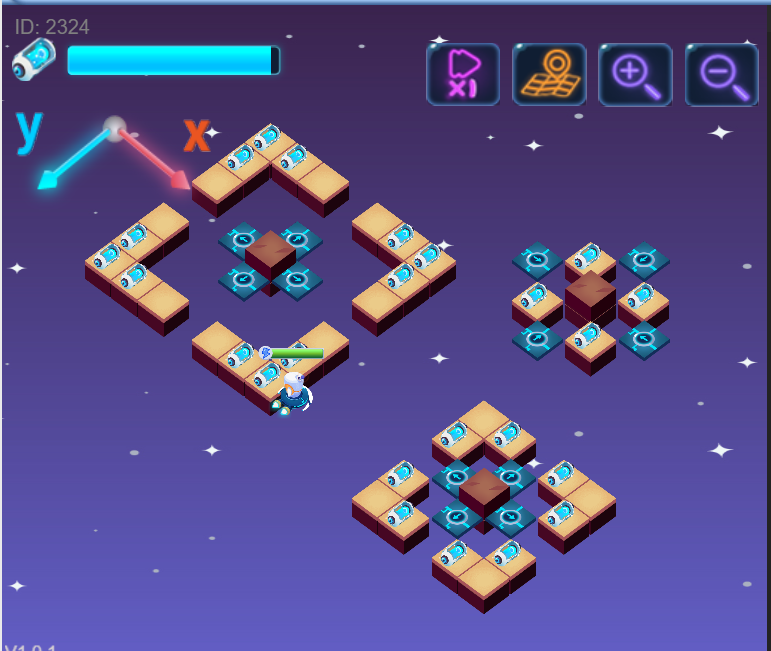This screenshot has width=771, height=651.
Task: Zoom in with the plus magnifier
Action: (x=635, y=74)
